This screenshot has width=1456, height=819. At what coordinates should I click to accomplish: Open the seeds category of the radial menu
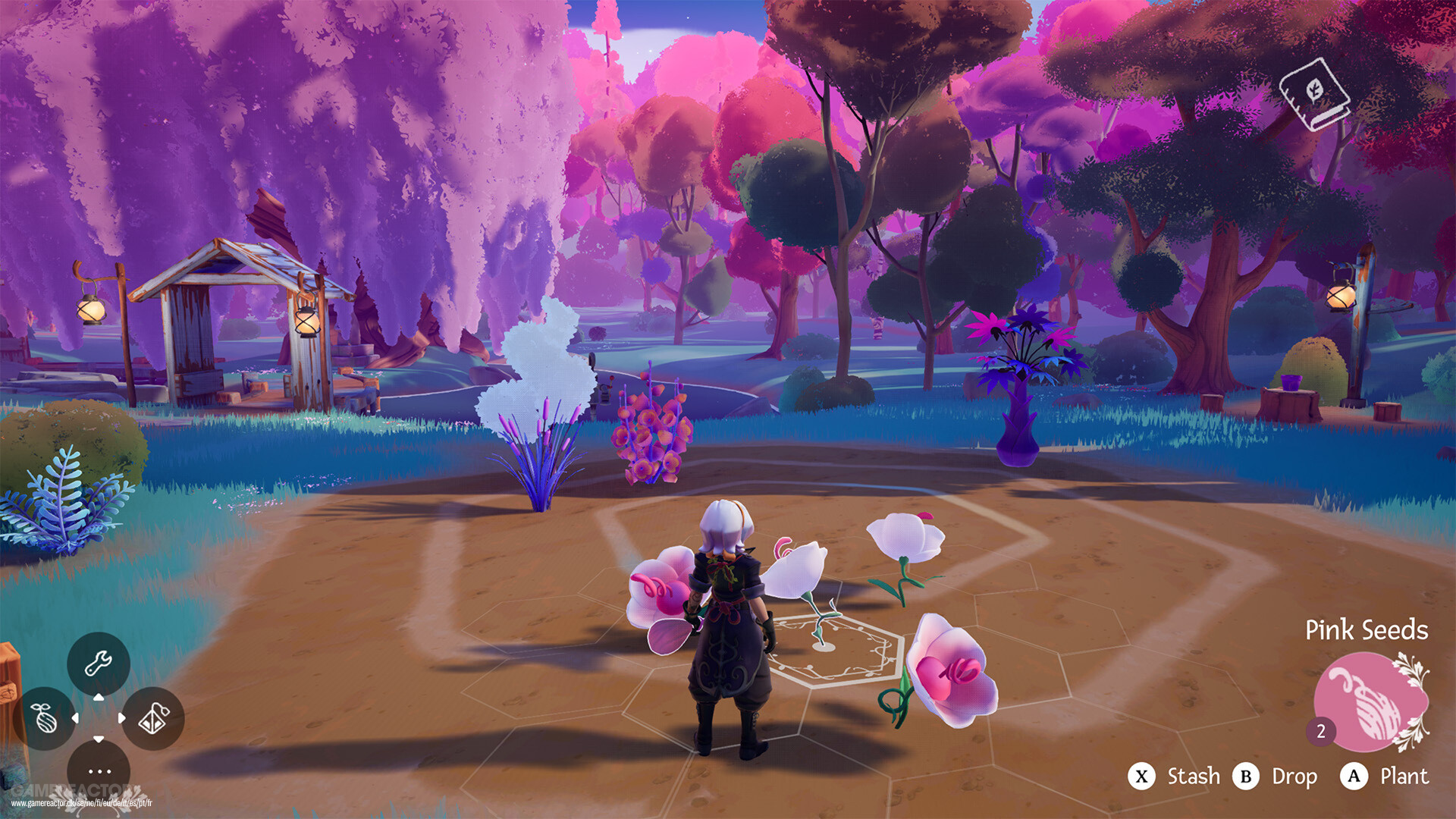click(44, 717)
